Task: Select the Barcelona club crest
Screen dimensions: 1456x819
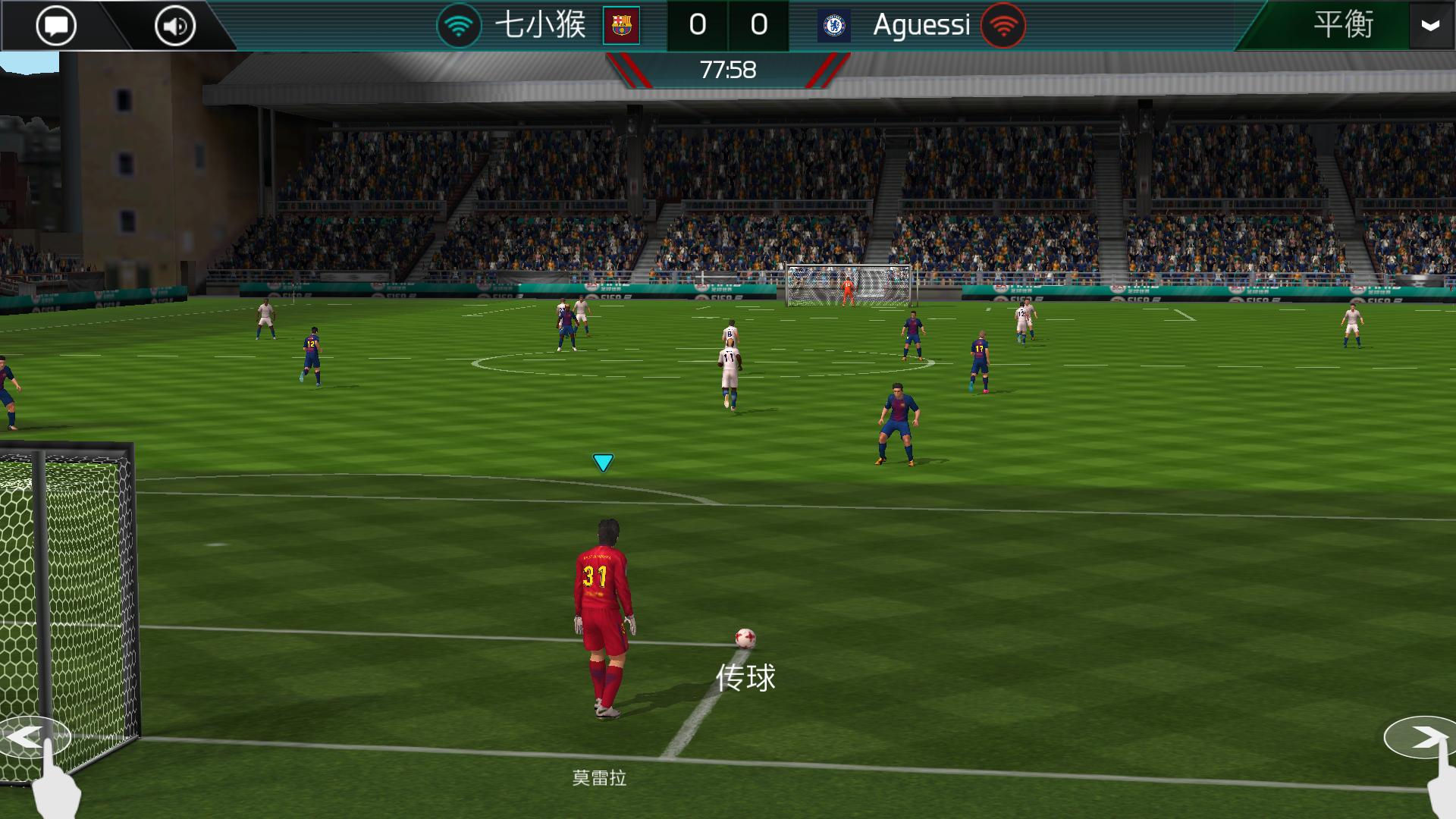Action: click(x=622, y=24)
